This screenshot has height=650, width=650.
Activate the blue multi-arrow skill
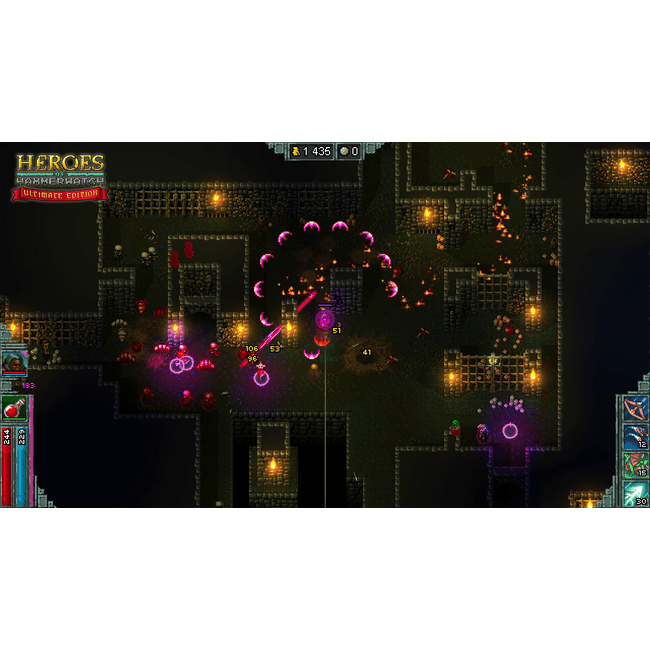point(635,436)
